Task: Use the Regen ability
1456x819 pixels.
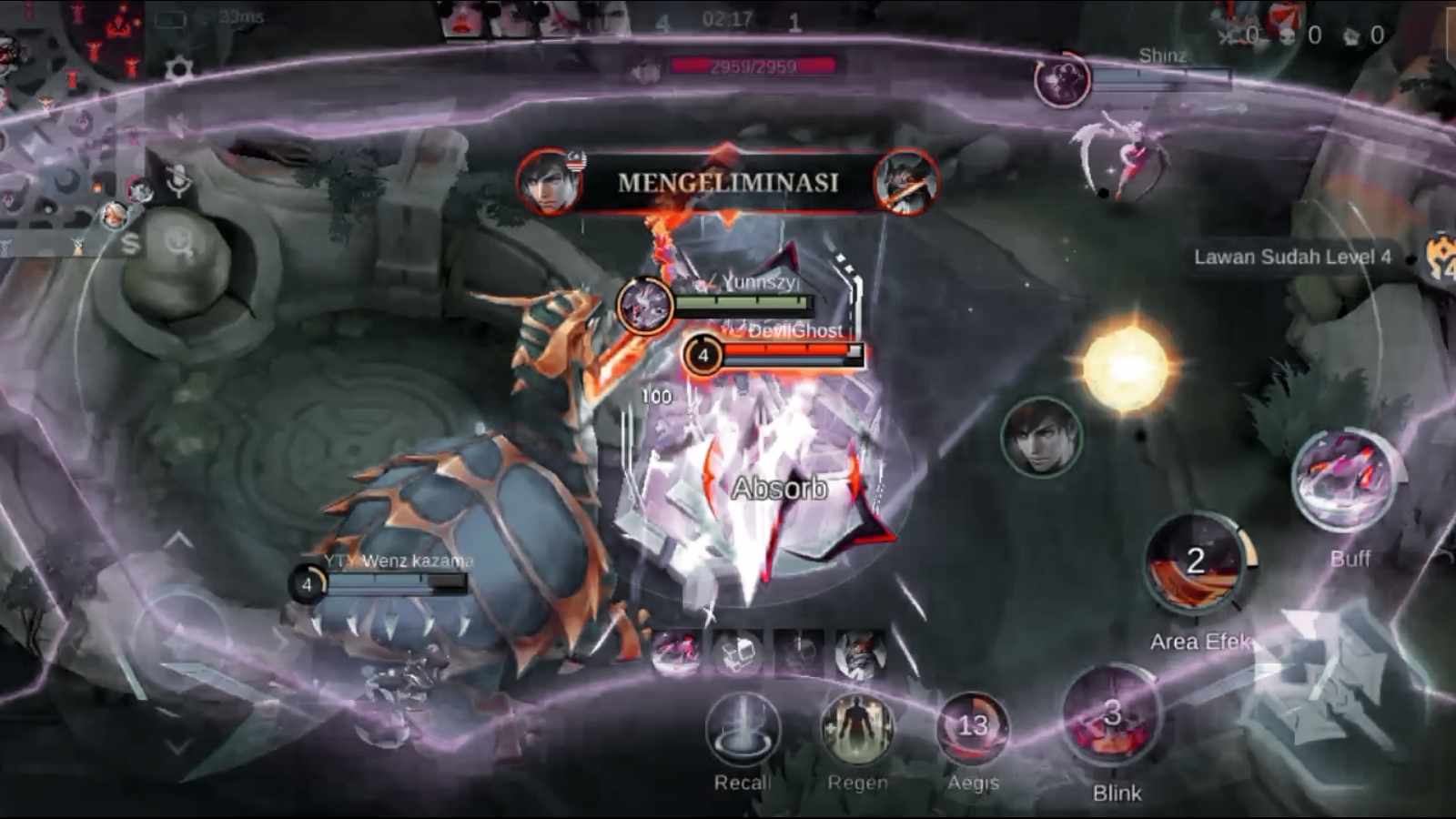Action: (x=856, y=729)
